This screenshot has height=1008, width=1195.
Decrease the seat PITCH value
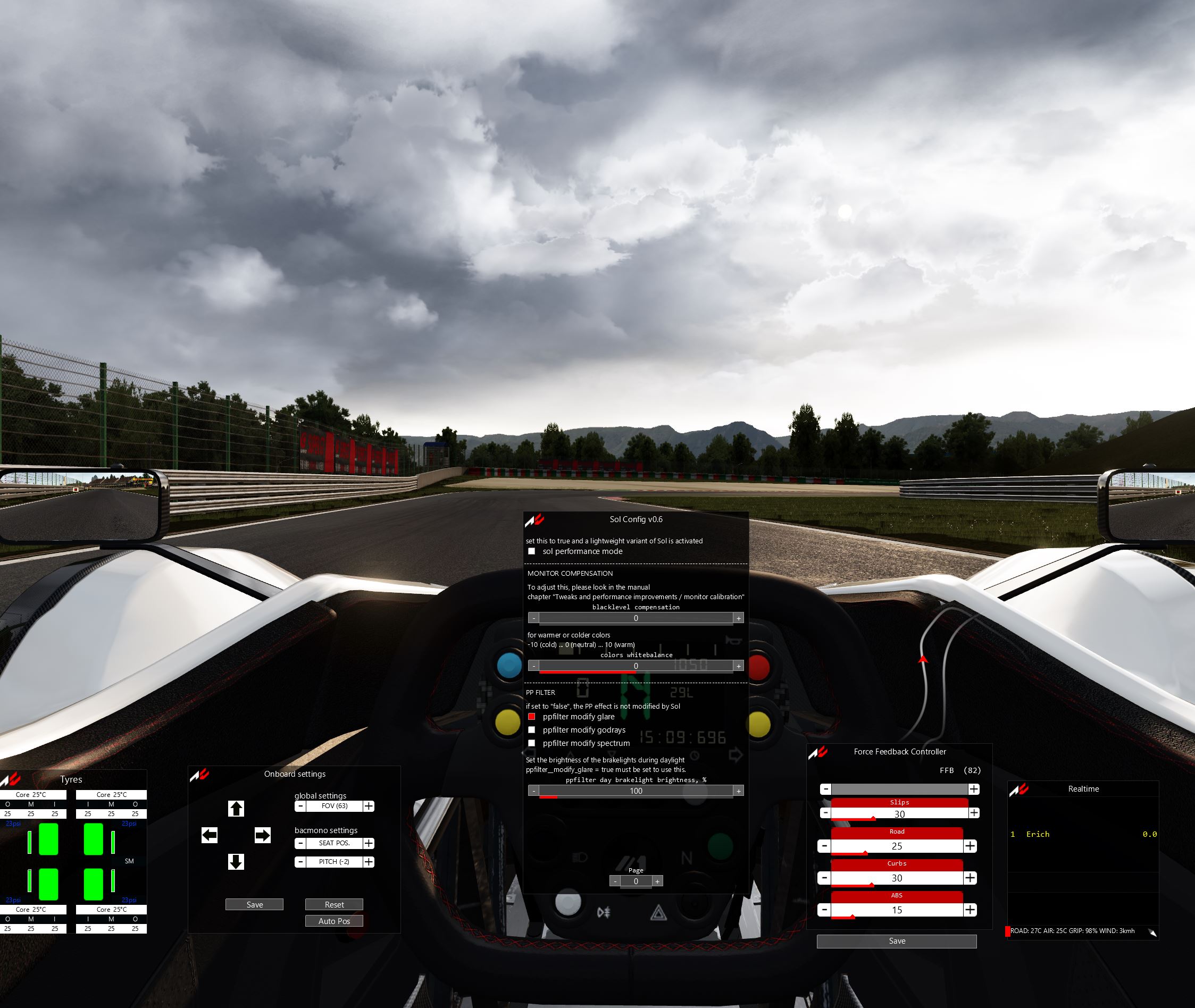[x=300, y=862]
